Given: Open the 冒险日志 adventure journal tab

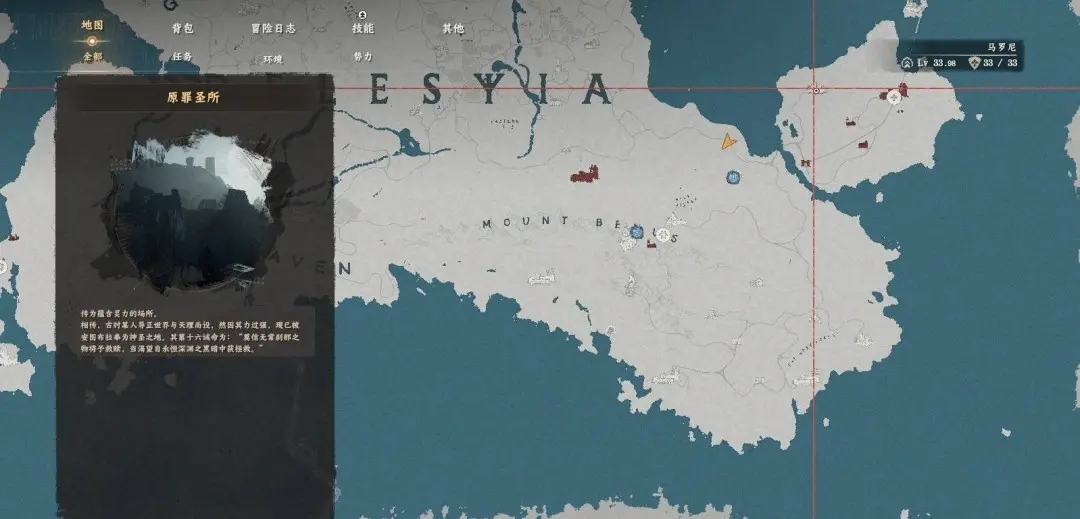Looking at the screenshot, I should [272, 29].
